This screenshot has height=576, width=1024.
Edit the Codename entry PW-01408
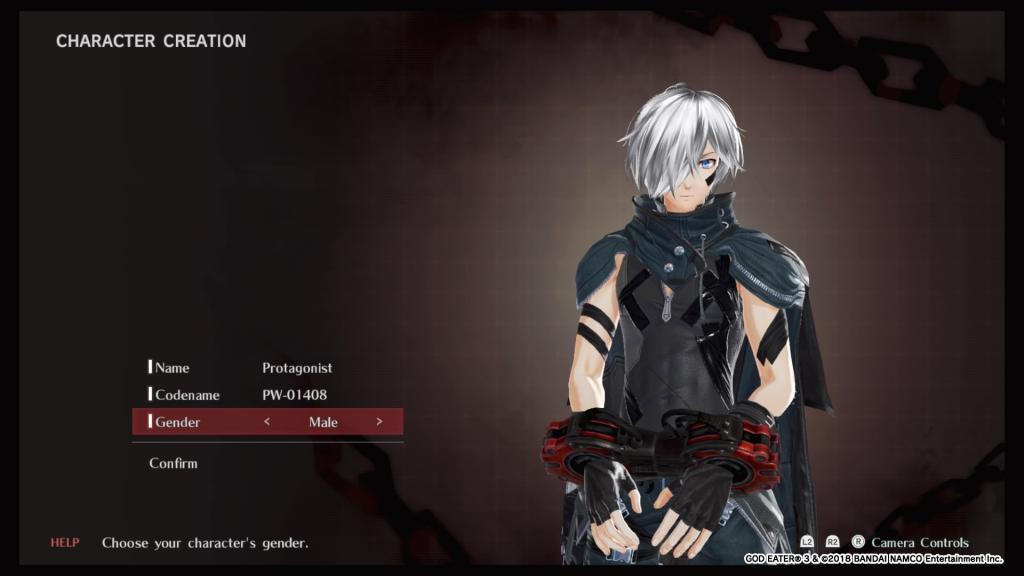coord(294,395)
